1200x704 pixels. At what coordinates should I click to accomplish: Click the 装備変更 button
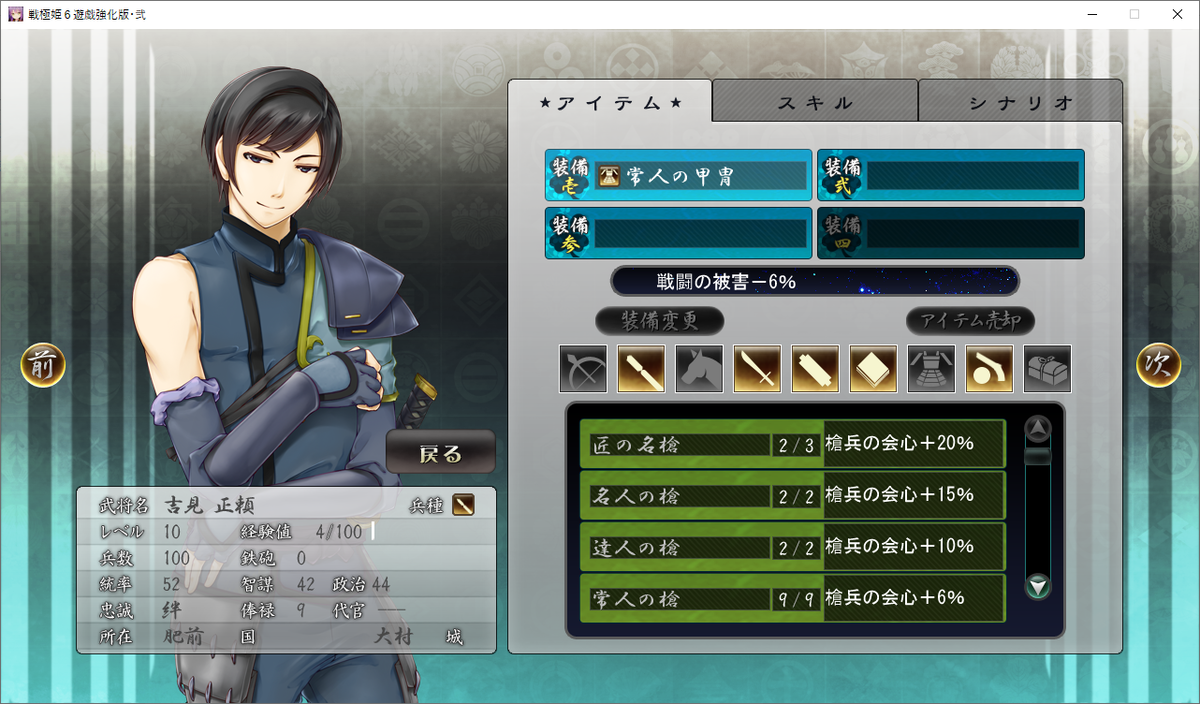pos(659,321)
